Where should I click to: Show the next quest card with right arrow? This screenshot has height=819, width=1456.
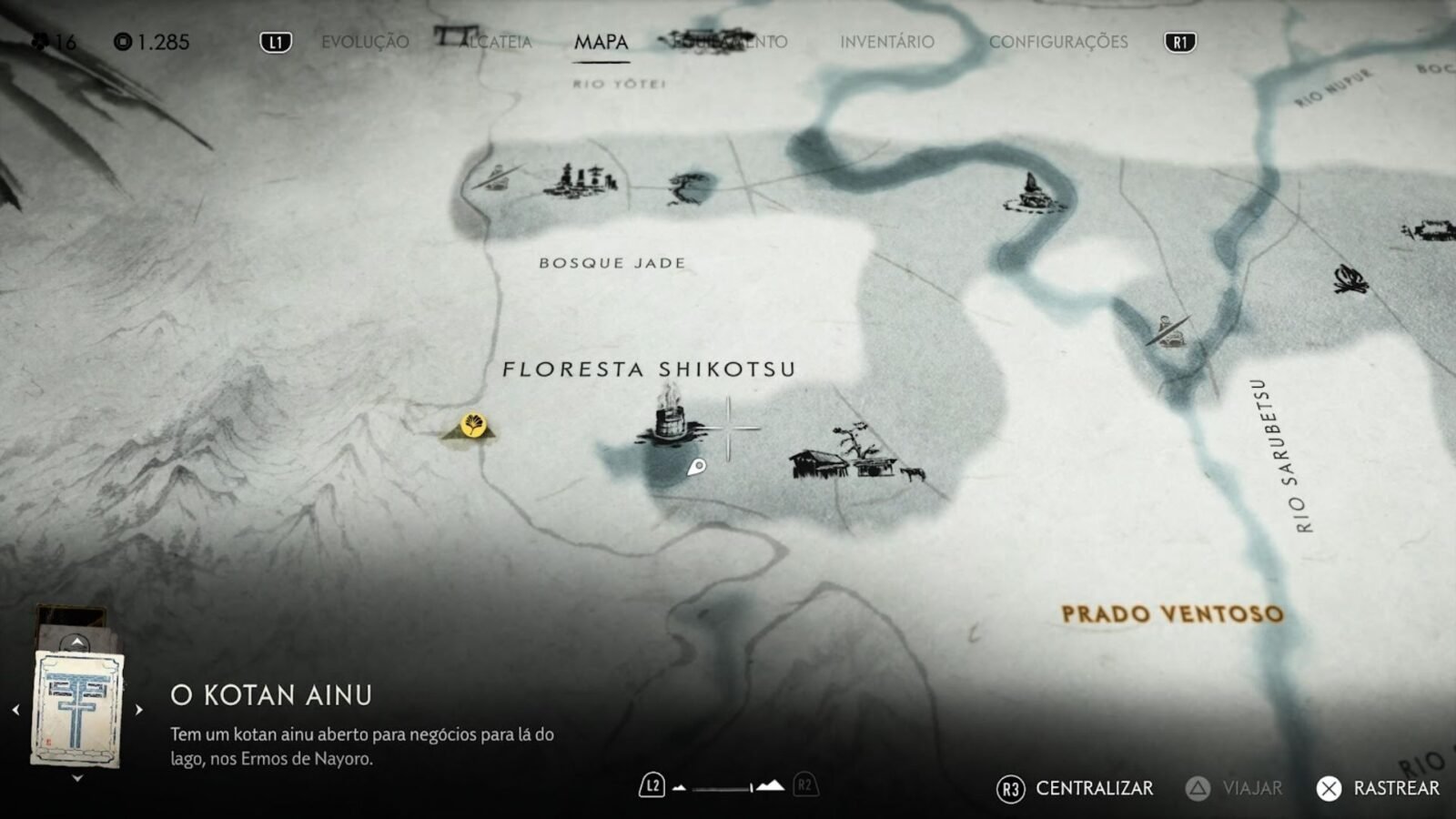click(x=138, y=710)
